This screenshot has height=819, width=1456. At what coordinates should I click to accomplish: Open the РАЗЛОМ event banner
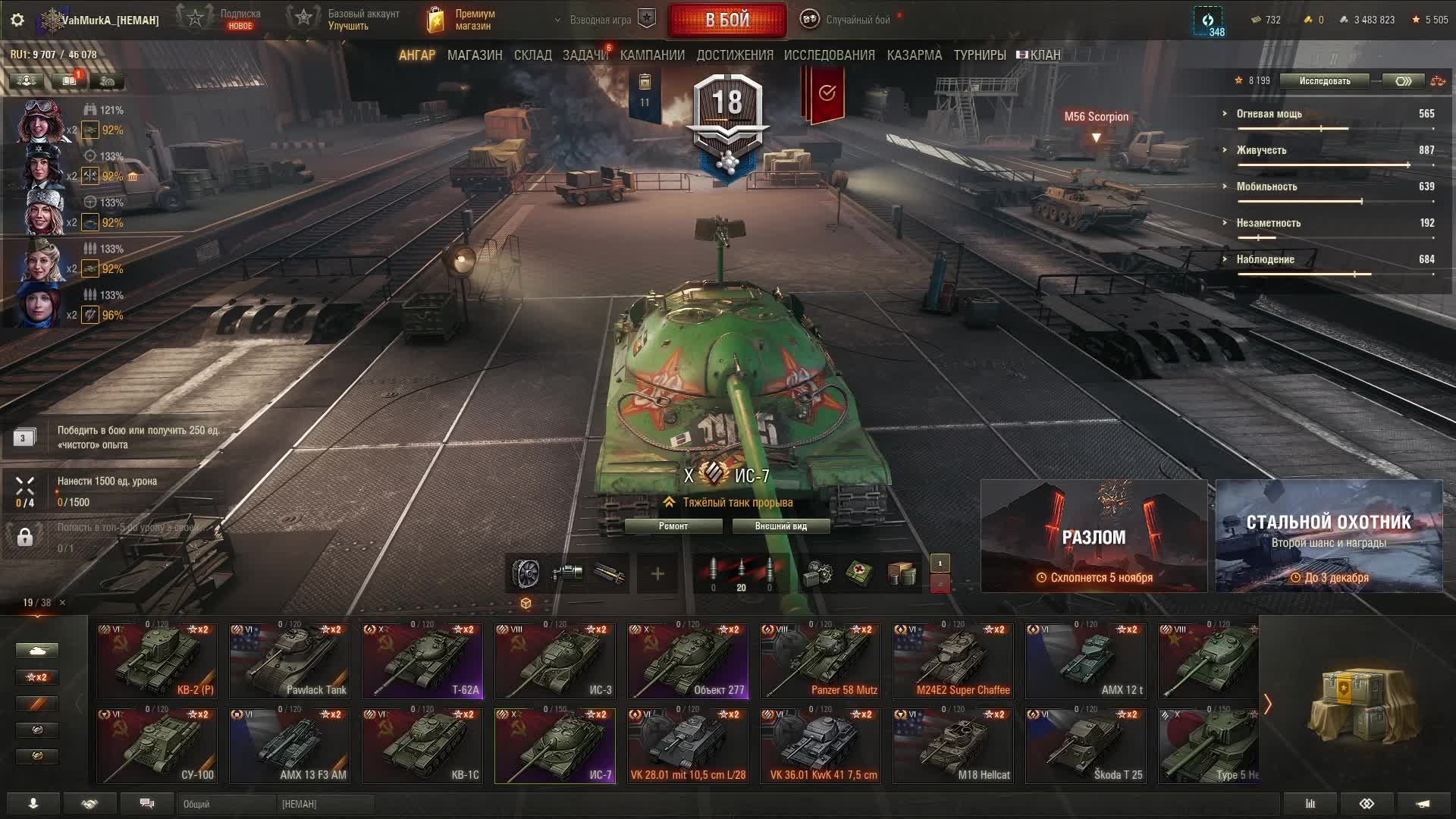[1094, 536]
